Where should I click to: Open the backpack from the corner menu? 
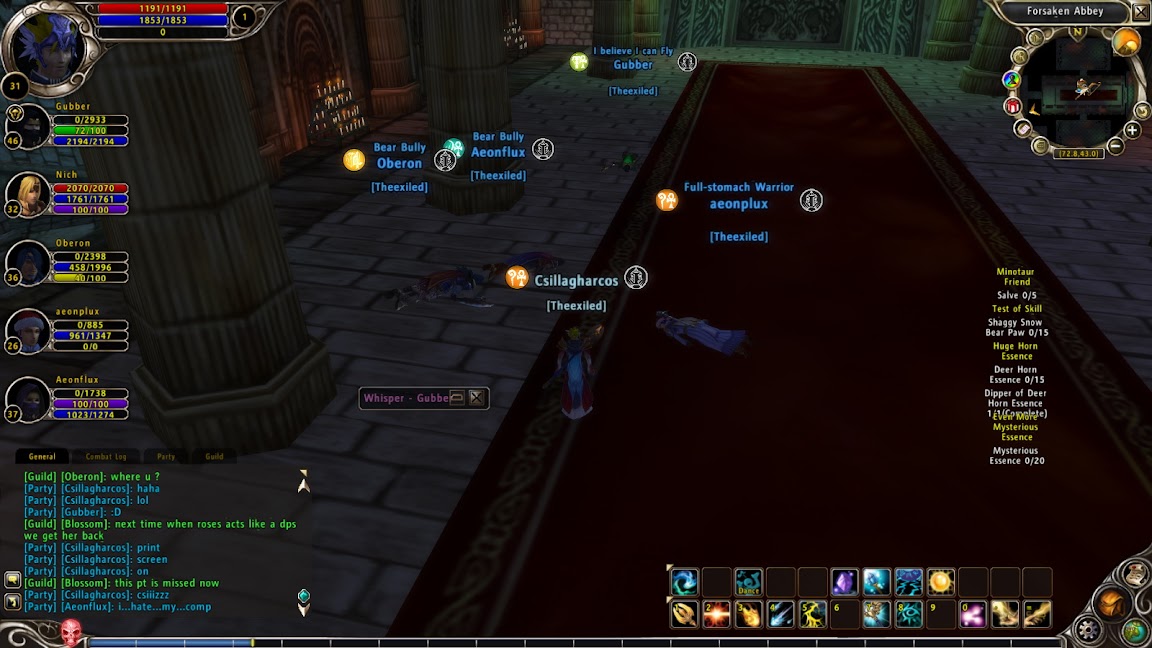click(x=1111, y=604)
